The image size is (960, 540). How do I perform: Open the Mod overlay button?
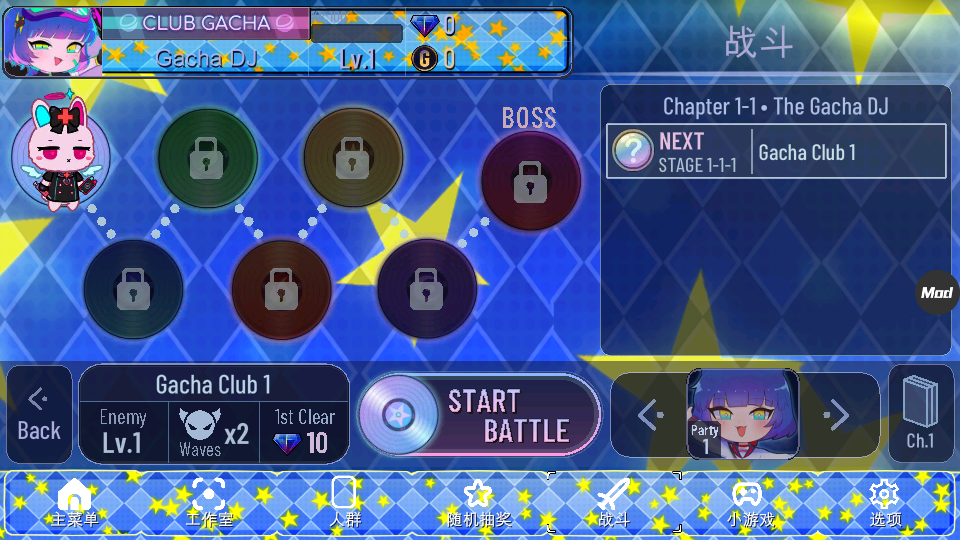tap(937, 293)
